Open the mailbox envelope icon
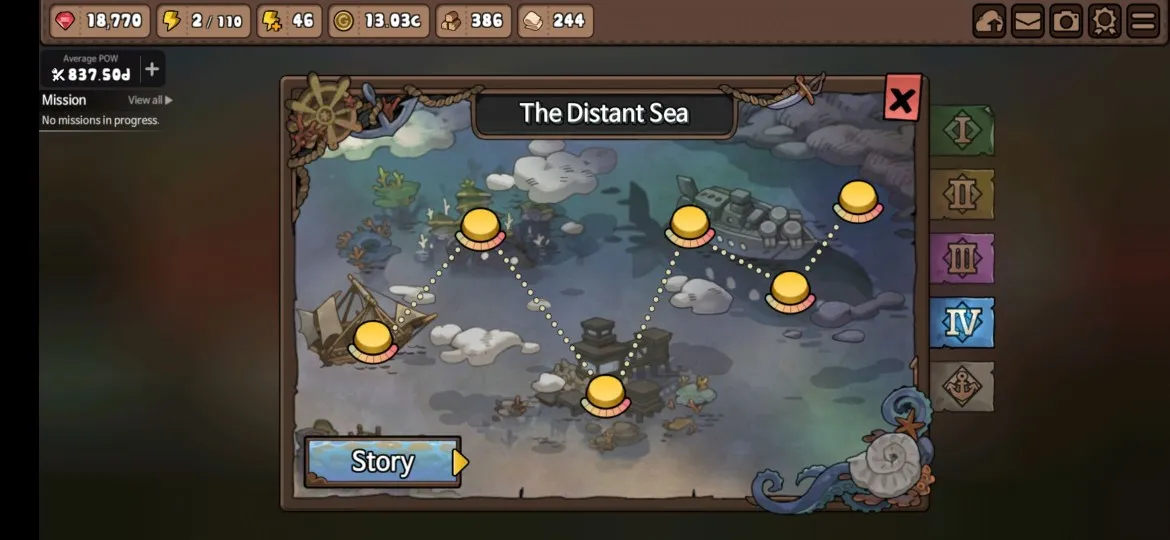 click(x=1027, y=21)
